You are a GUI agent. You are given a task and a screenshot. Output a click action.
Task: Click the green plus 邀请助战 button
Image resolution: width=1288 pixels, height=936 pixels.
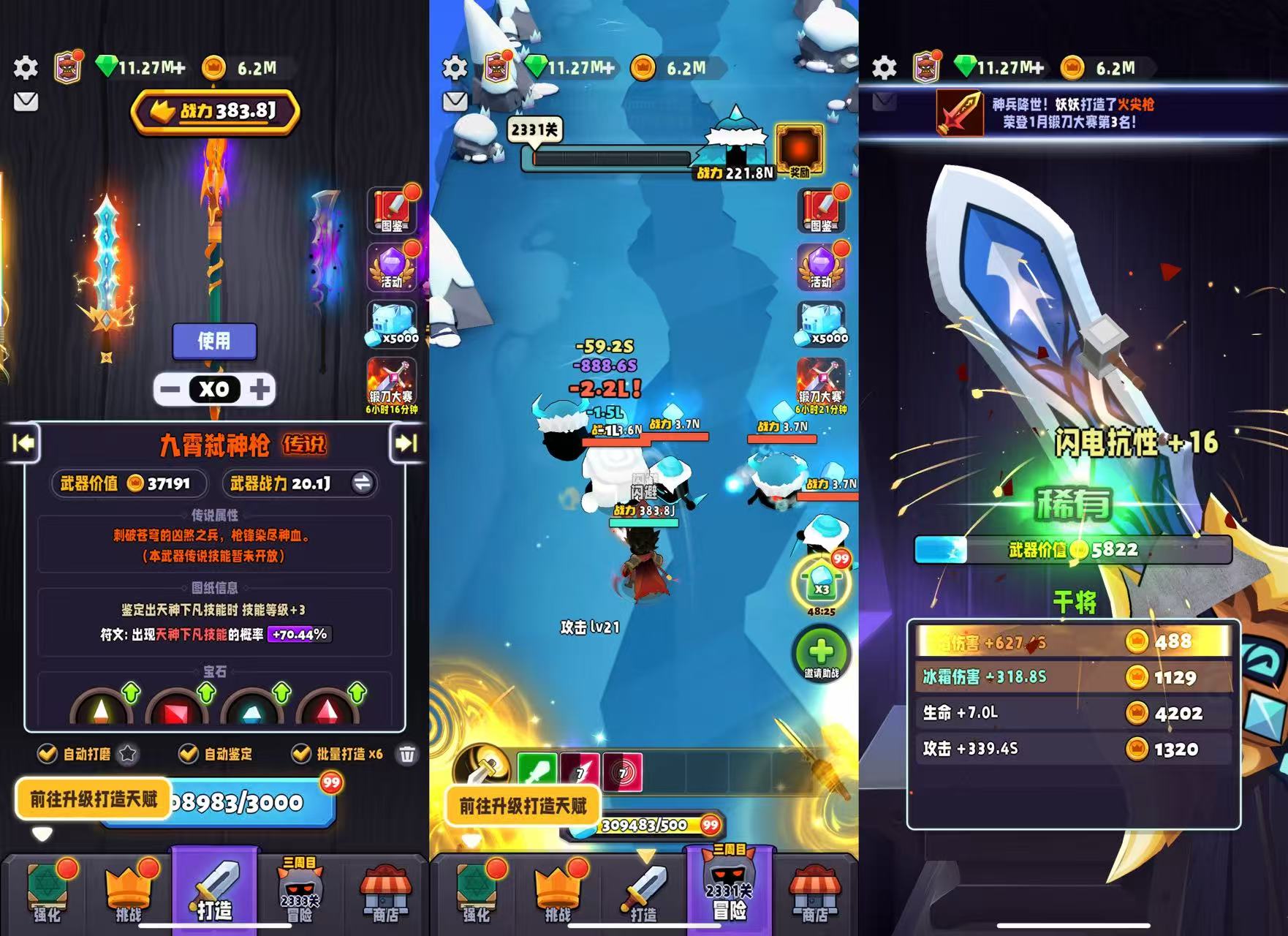[x=821, y=653]
